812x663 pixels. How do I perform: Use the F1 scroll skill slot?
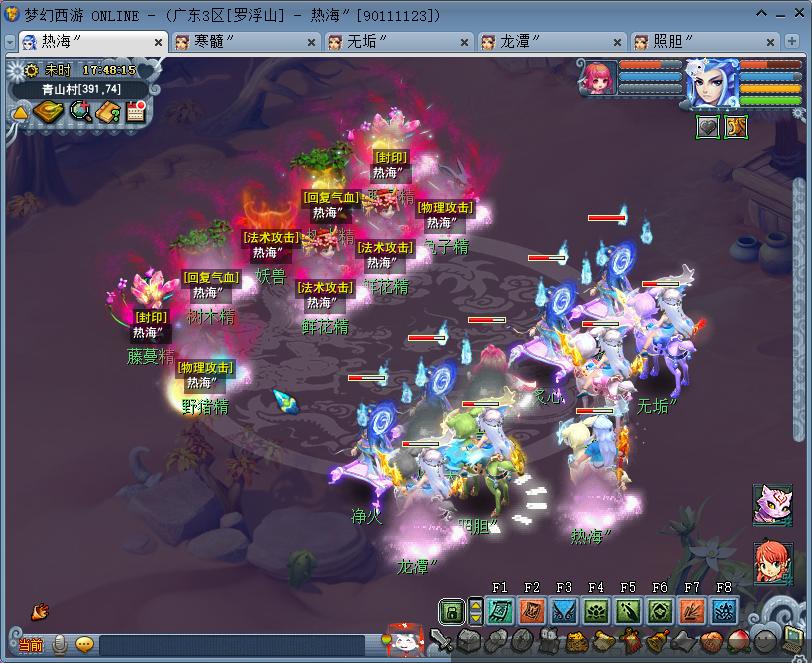point(500,610)
